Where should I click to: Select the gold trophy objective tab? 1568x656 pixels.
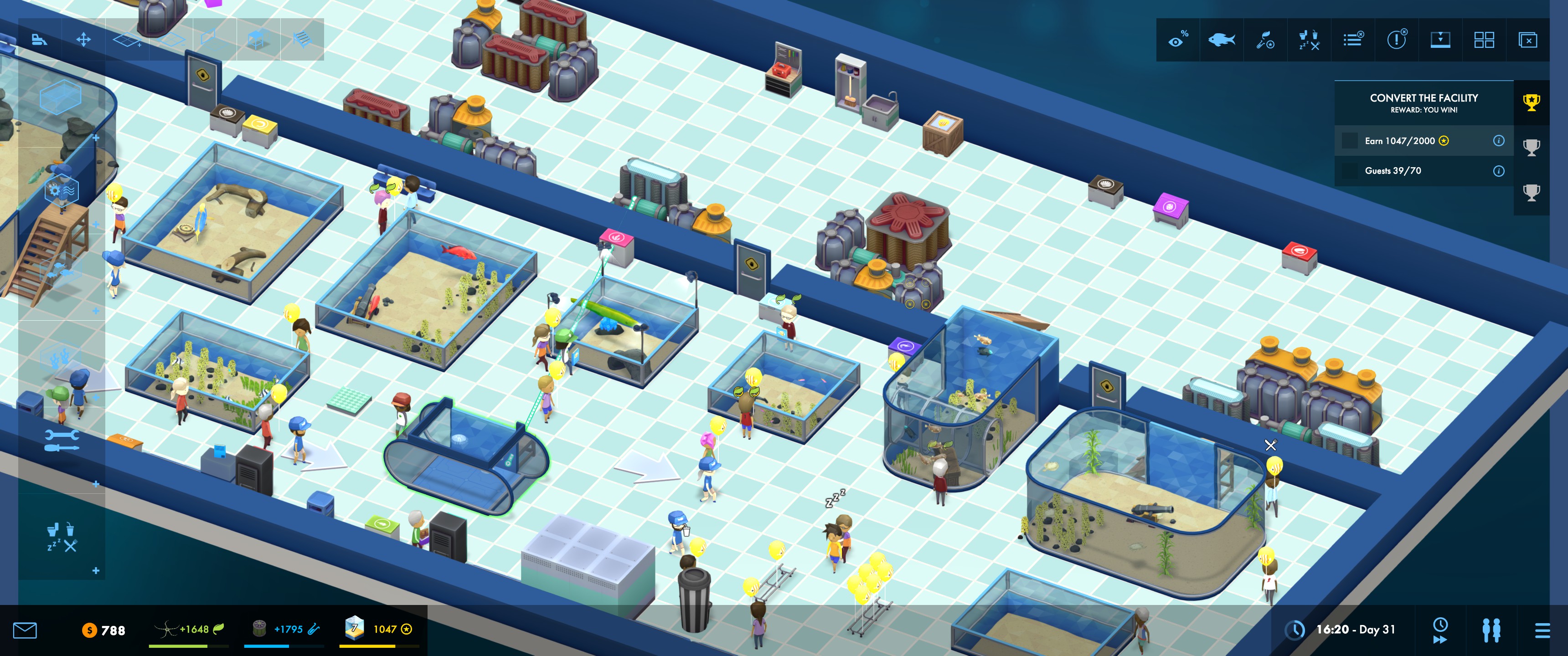point(1532,102)
